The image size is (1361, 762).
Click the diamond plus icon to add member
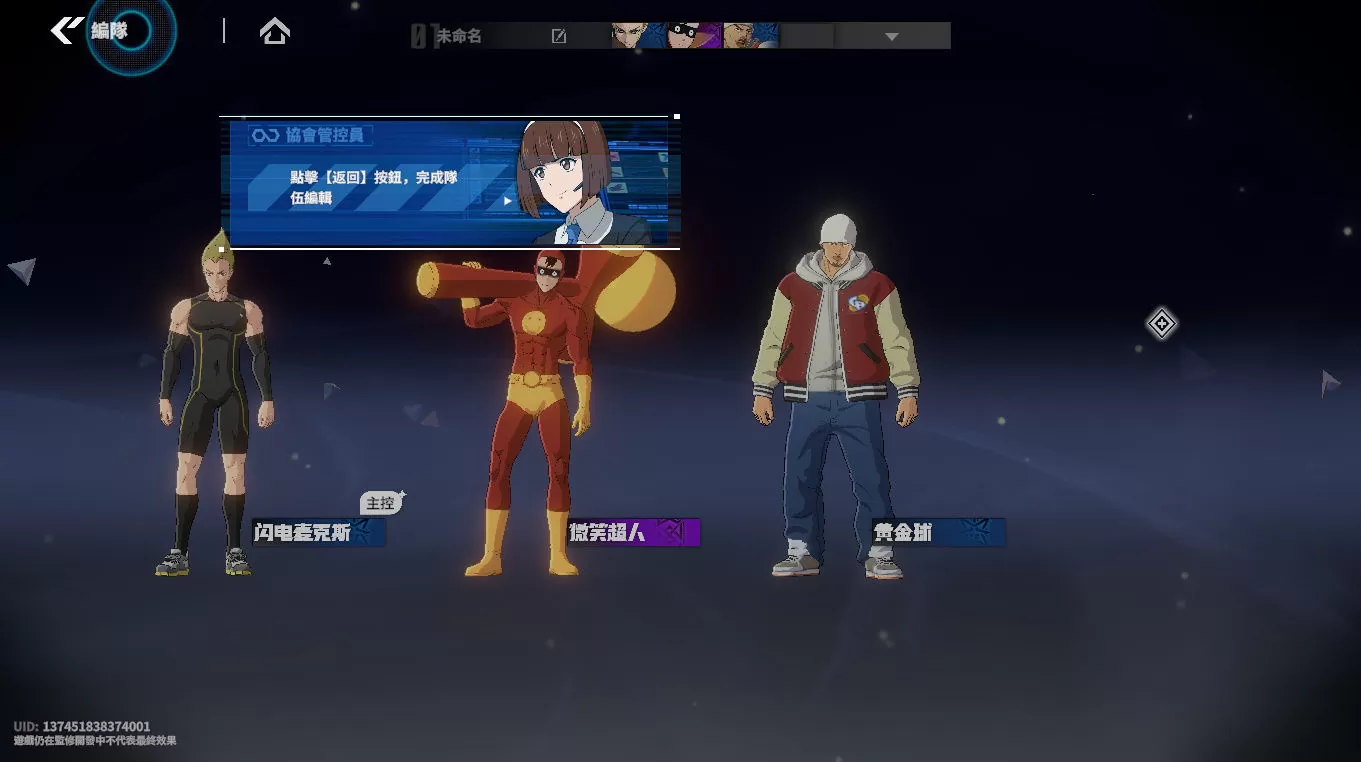[x=1161, y=324]
